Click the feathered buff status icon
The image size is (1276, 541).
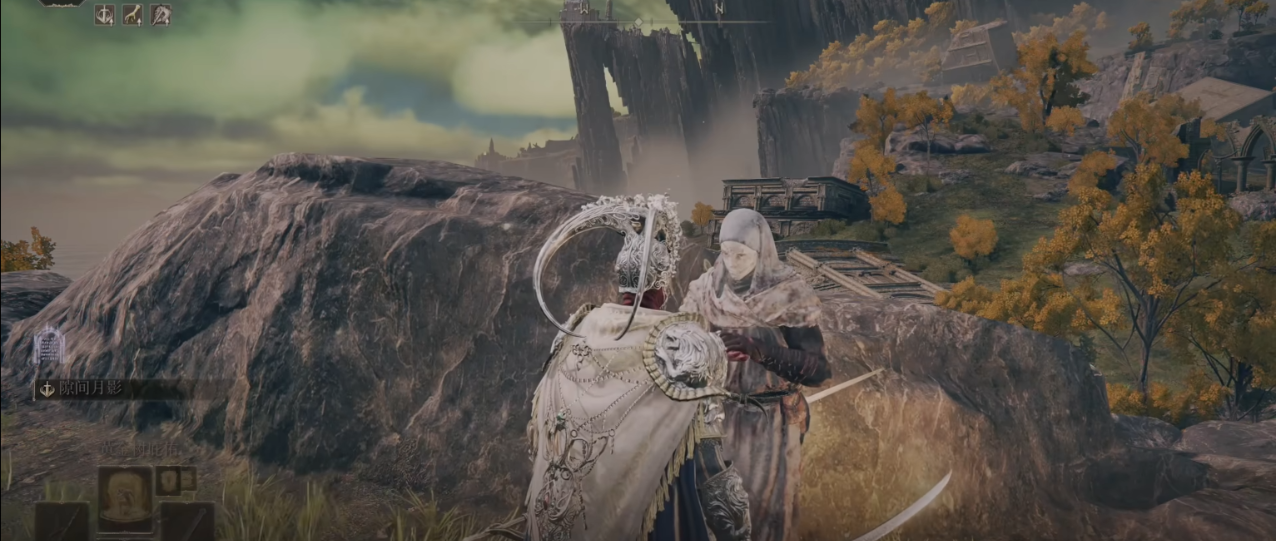coord(160,14)
